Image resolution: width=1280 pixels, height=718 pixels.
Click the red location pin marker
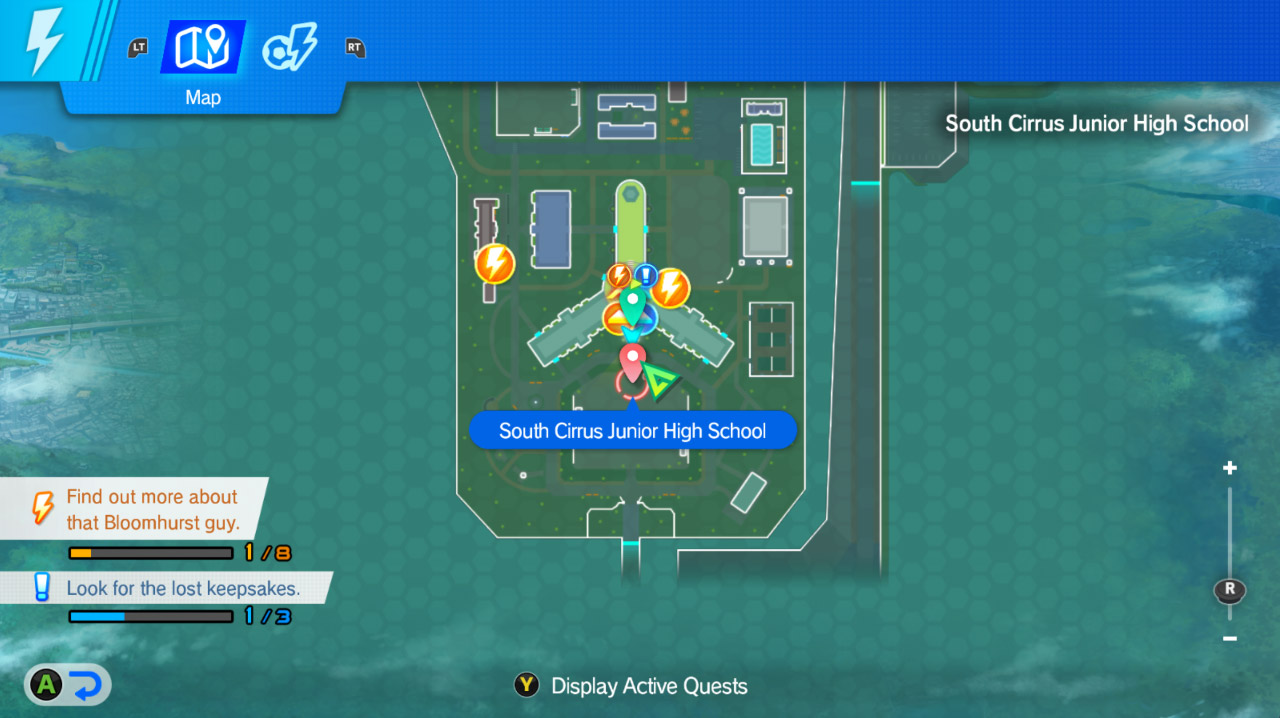coord(632,358)
